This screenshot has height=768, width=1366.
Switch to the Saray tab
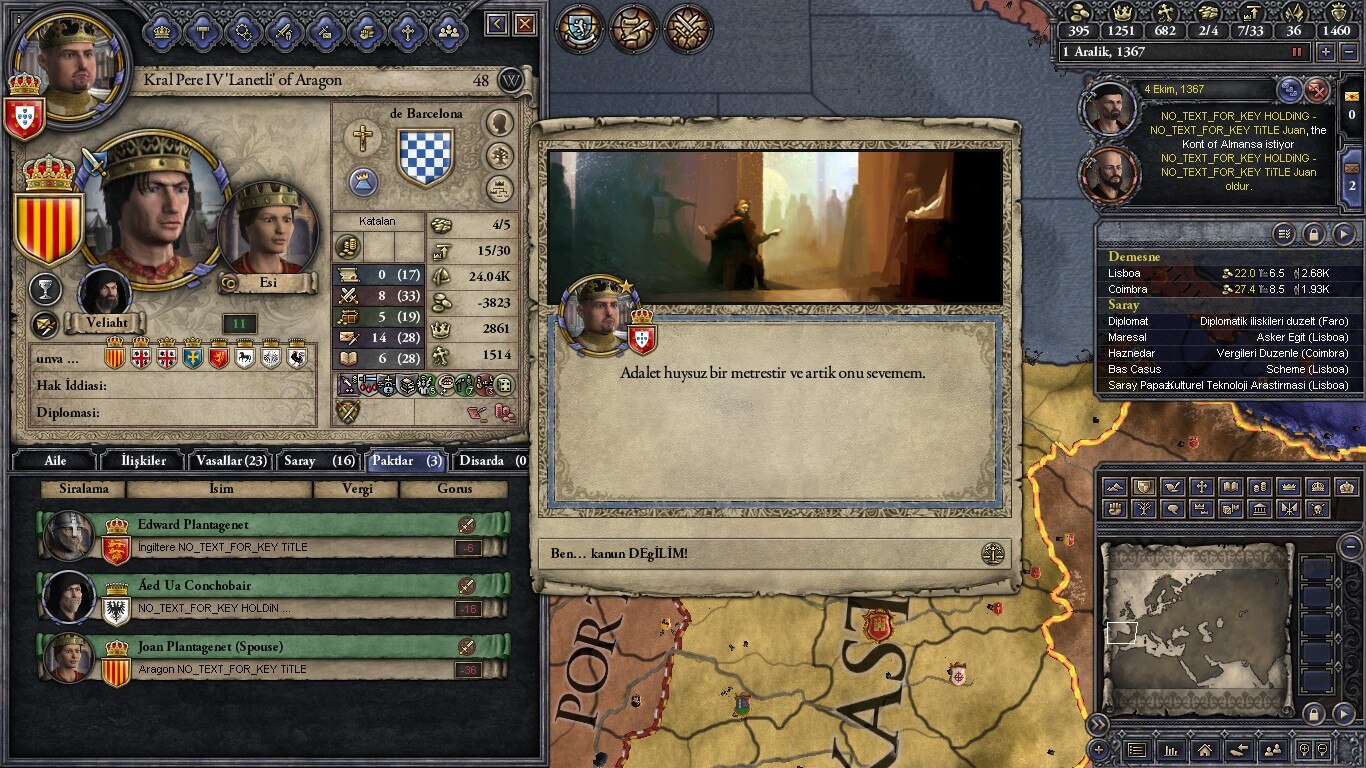tap(319, 461)
